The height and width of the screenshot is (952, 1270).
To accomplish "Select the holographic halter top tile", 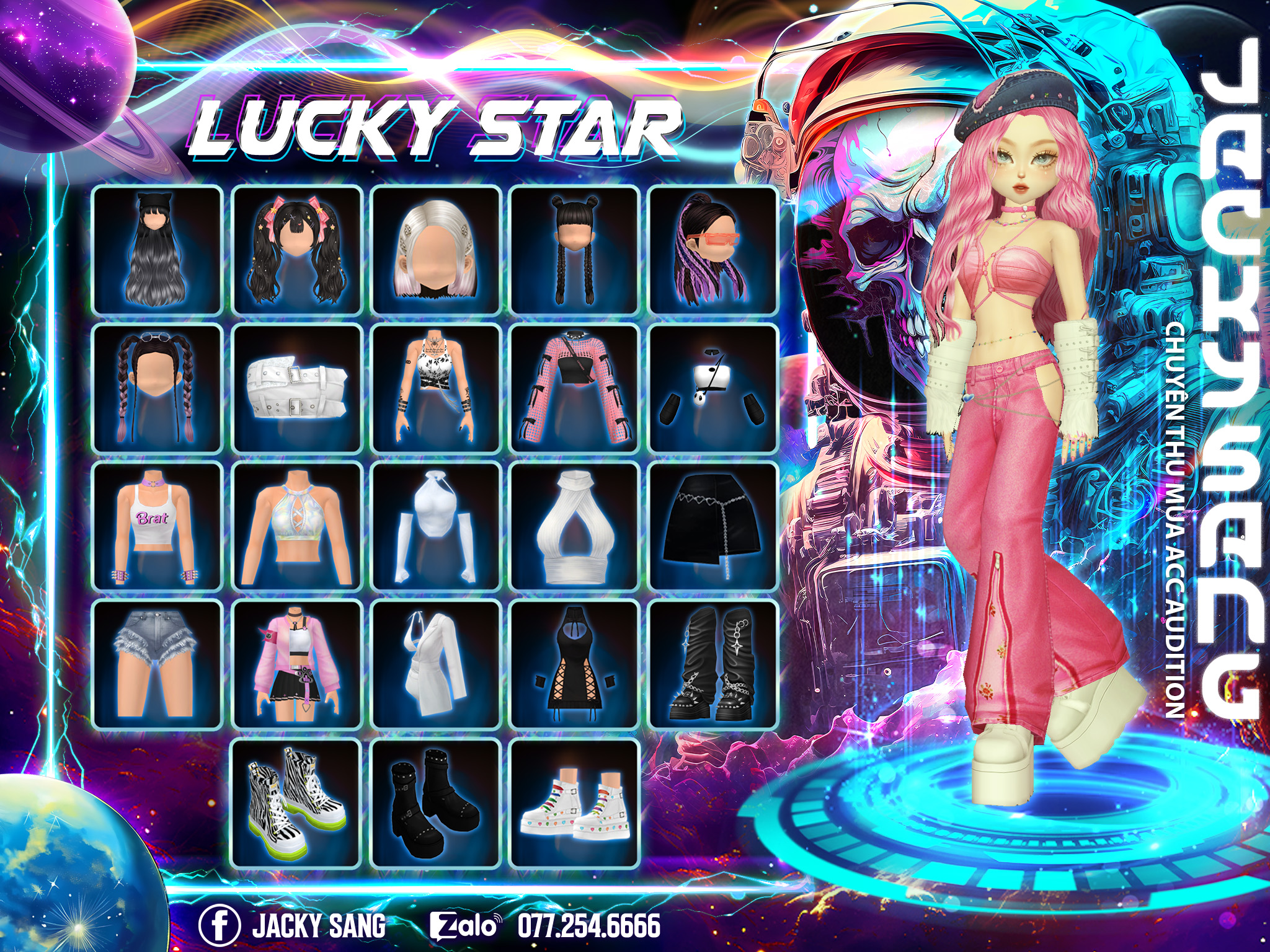I will point(296,527).
